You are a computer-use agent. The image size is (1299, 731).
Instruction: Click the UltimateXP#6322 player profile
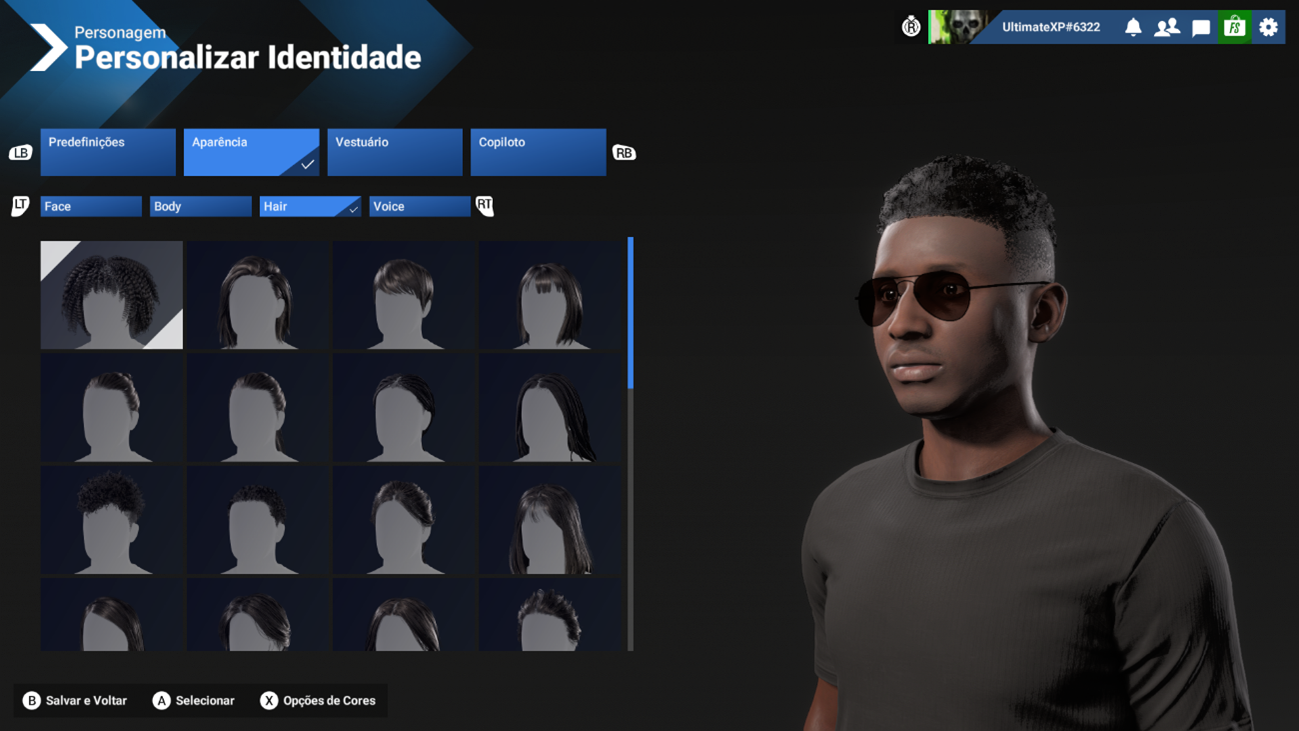tap(1050, 27)
